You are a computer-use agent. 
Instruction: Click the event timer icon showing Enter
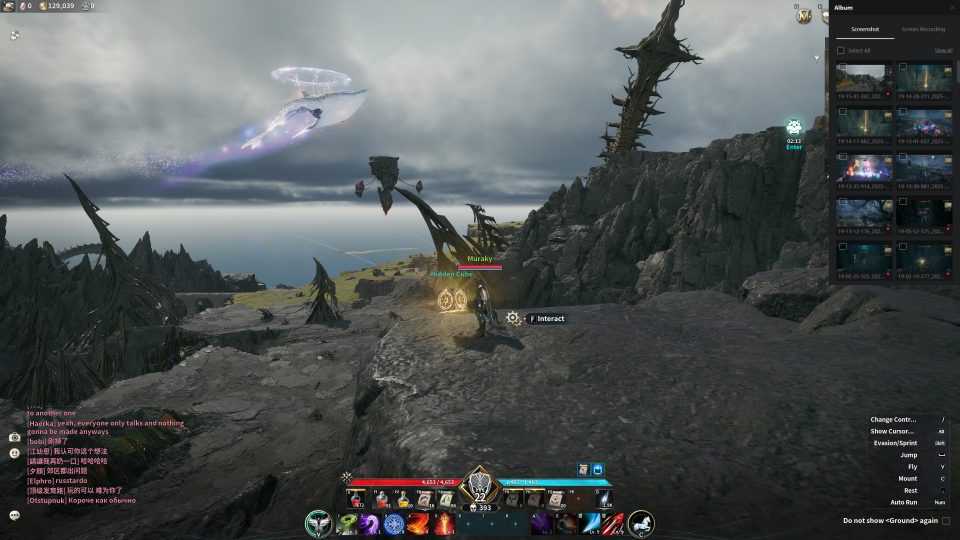click(x=794, y=128)
